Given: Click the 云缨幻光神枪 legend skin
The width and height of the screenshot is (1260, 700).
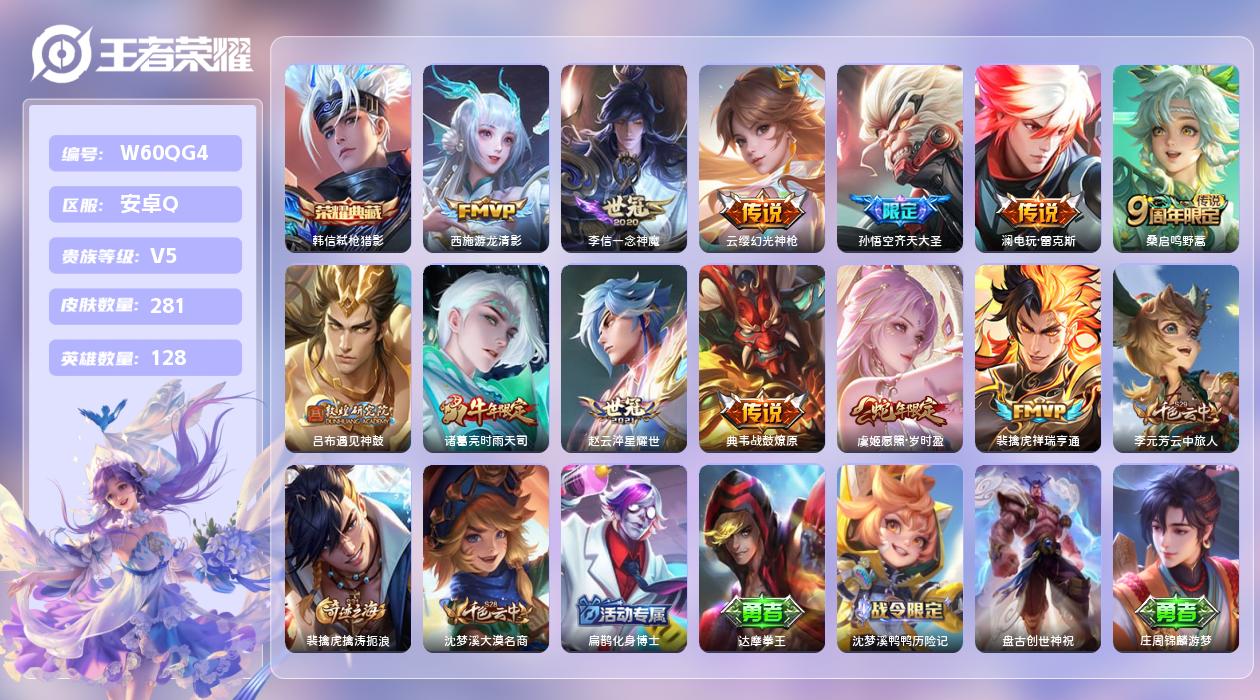Looking at the screenshot, I should point(762,158).
